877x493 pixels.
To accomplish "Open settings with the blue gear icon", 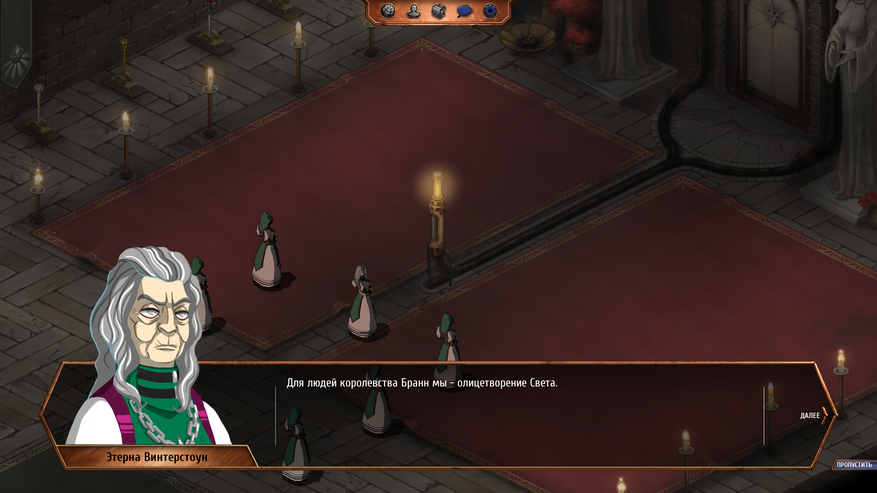I will click(490, 11).
